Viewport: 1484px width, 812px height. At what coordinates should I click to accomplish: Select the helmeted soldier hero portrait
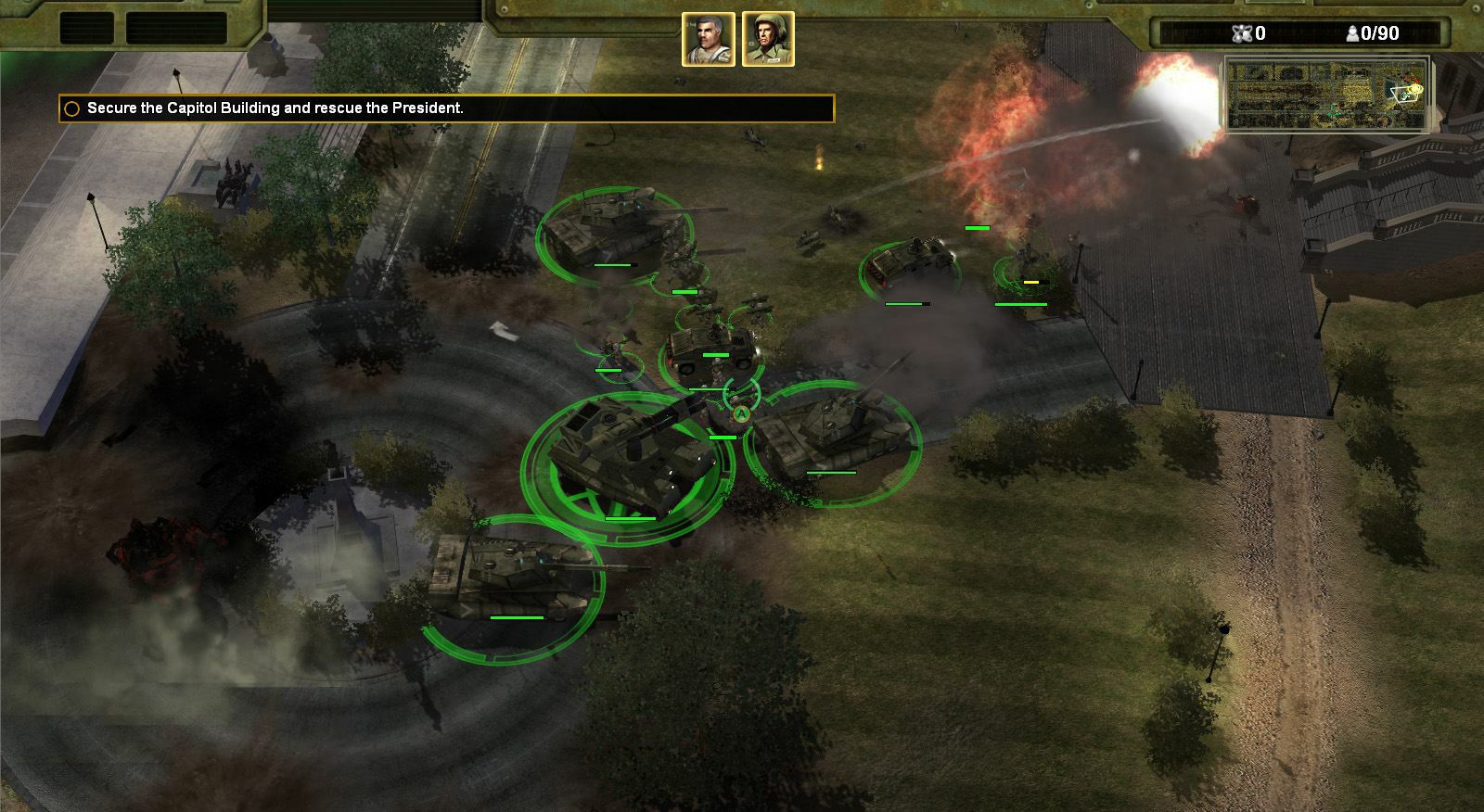click(768, 40)
